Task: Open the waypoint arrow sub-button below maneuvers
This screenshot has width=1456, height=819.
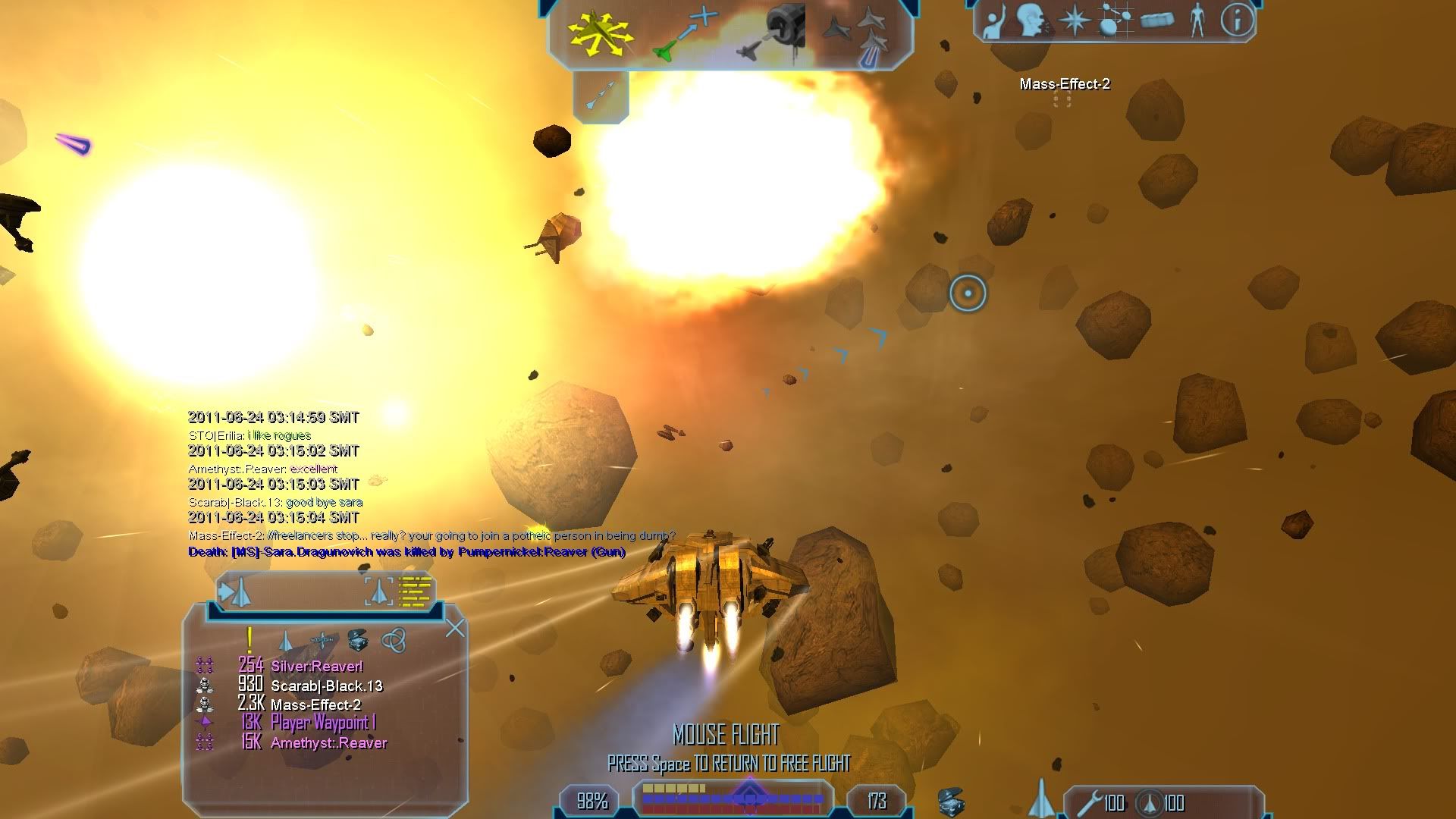Action: (601, 97)
